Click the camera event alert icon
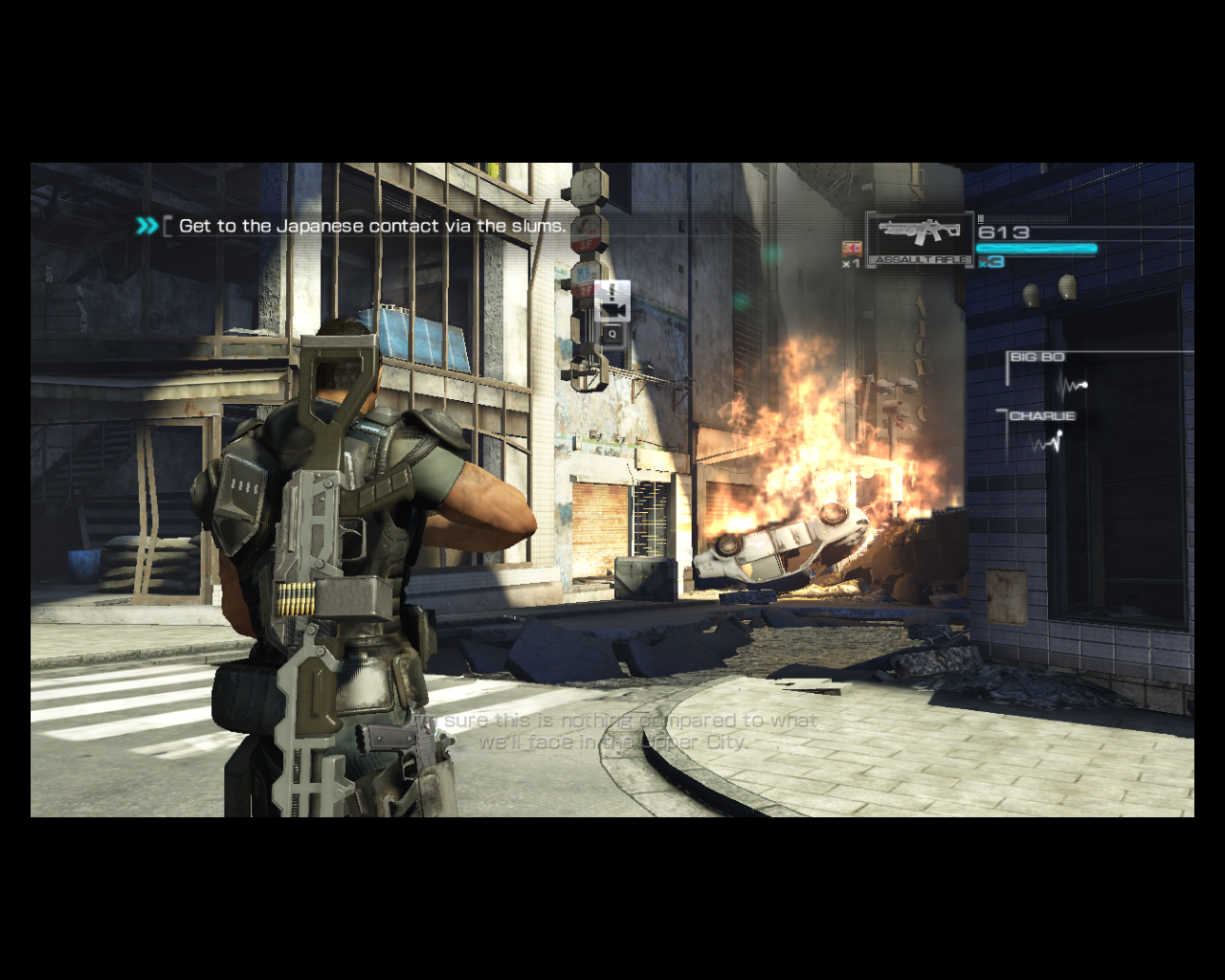1225x980 pixels. [x=612, y=302]
